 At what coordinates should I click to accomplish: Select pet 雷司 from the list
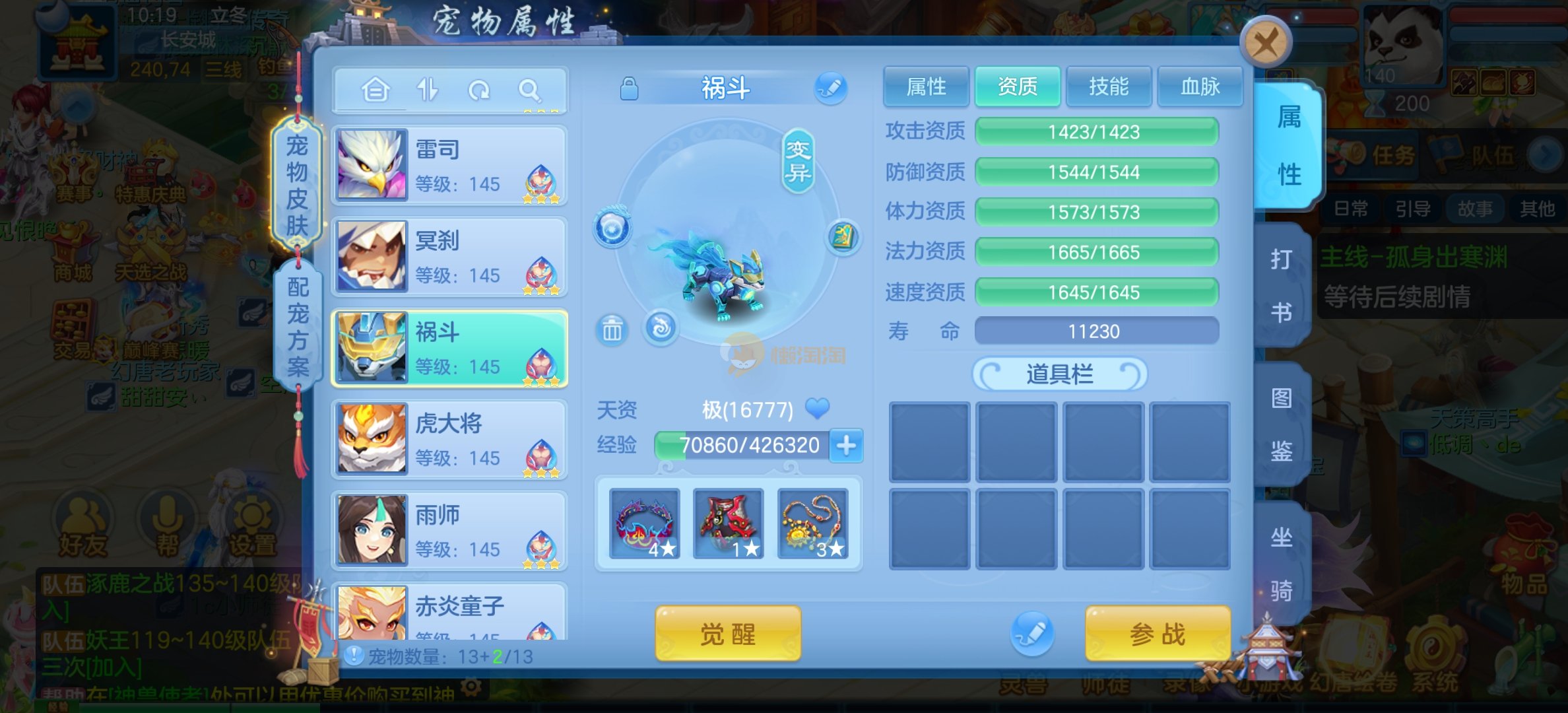[449, 165]
